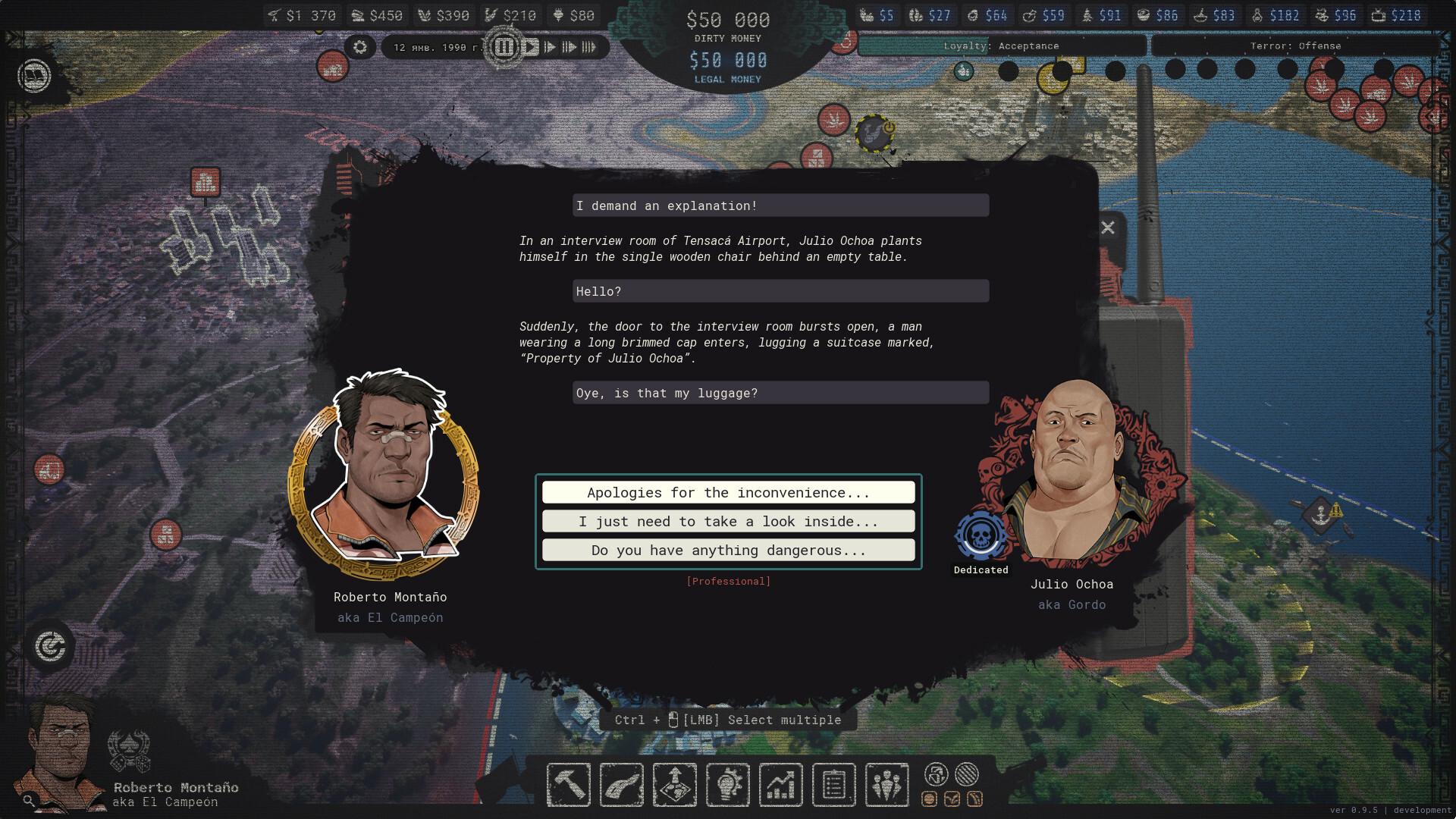Set game speed to fastest setting
Screen dimensions: 1456x819
589,47
